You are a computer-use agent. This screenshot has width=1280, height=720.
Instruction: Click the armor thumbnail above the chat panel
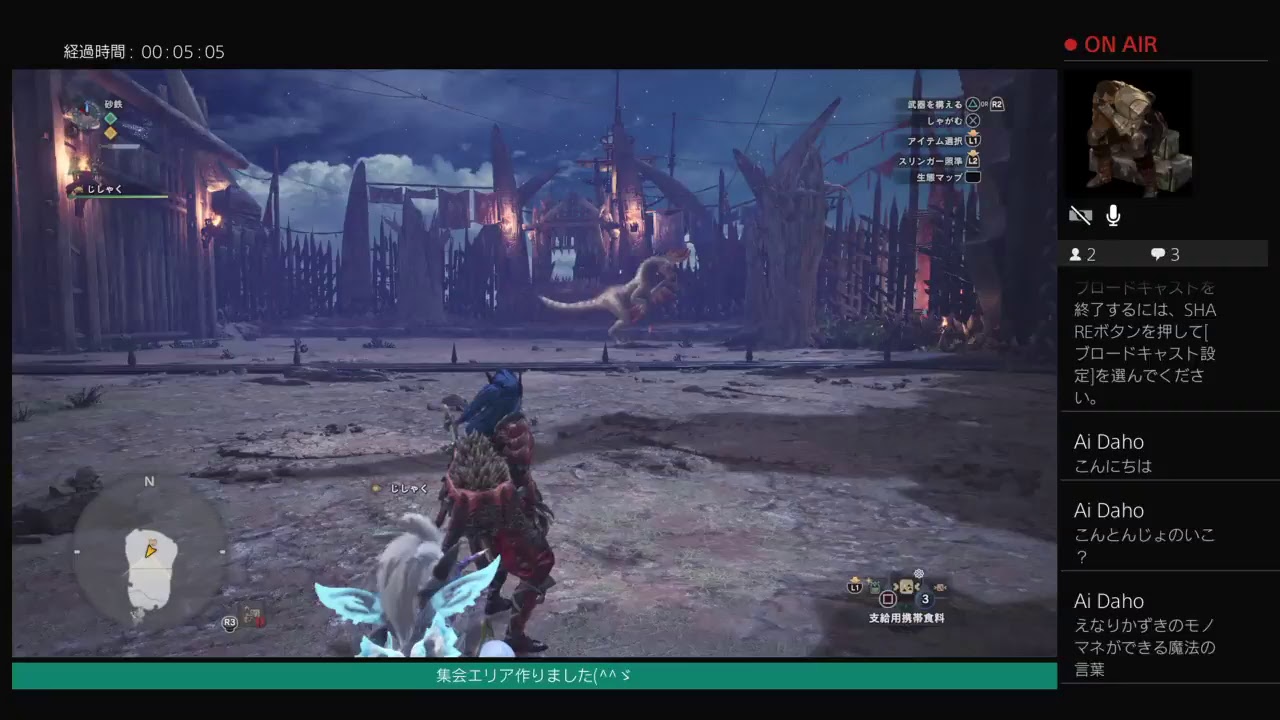point(1130,133)
